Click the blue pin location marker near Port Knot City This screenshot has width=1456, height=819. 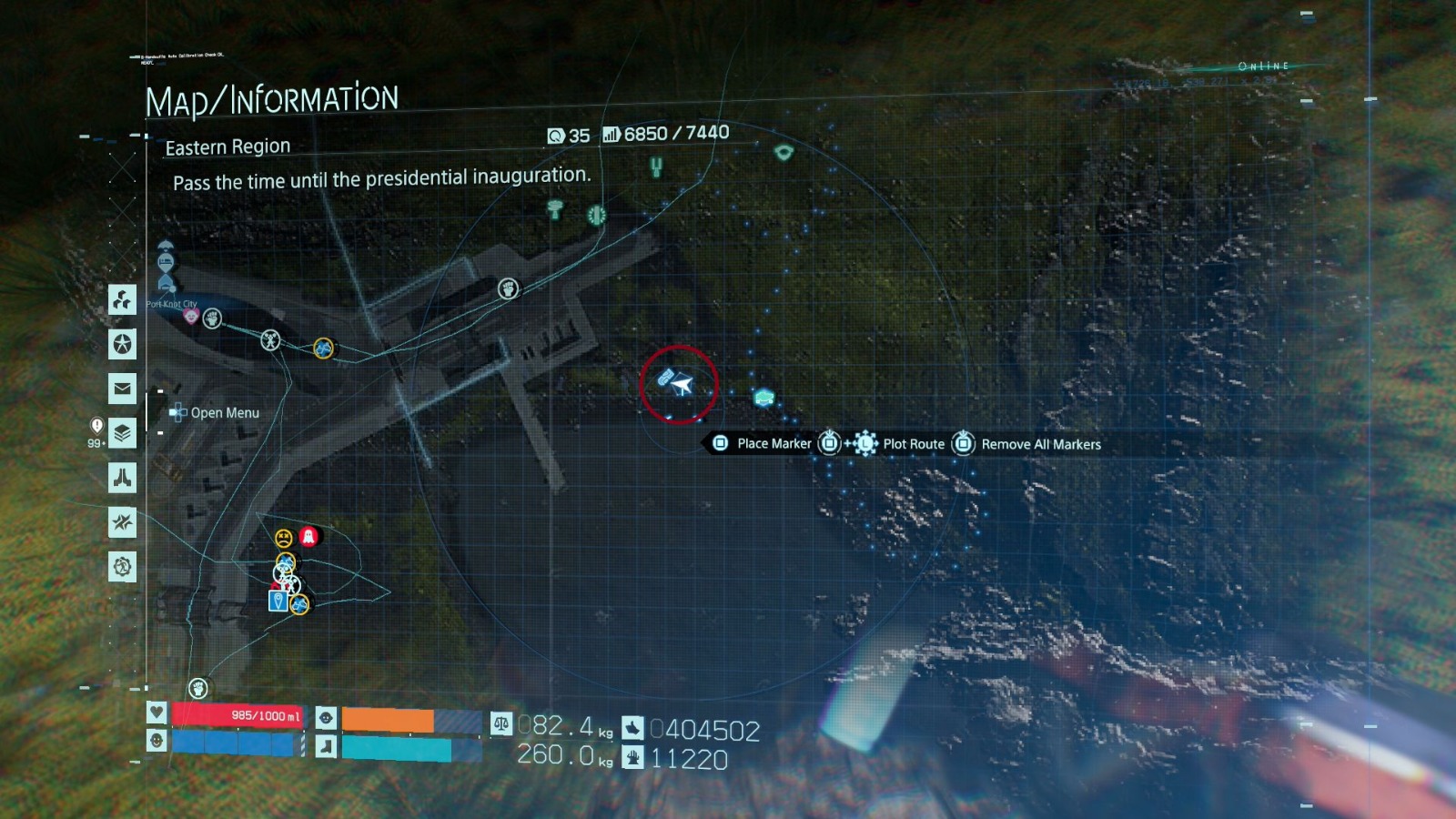click(x=278, y=602)
